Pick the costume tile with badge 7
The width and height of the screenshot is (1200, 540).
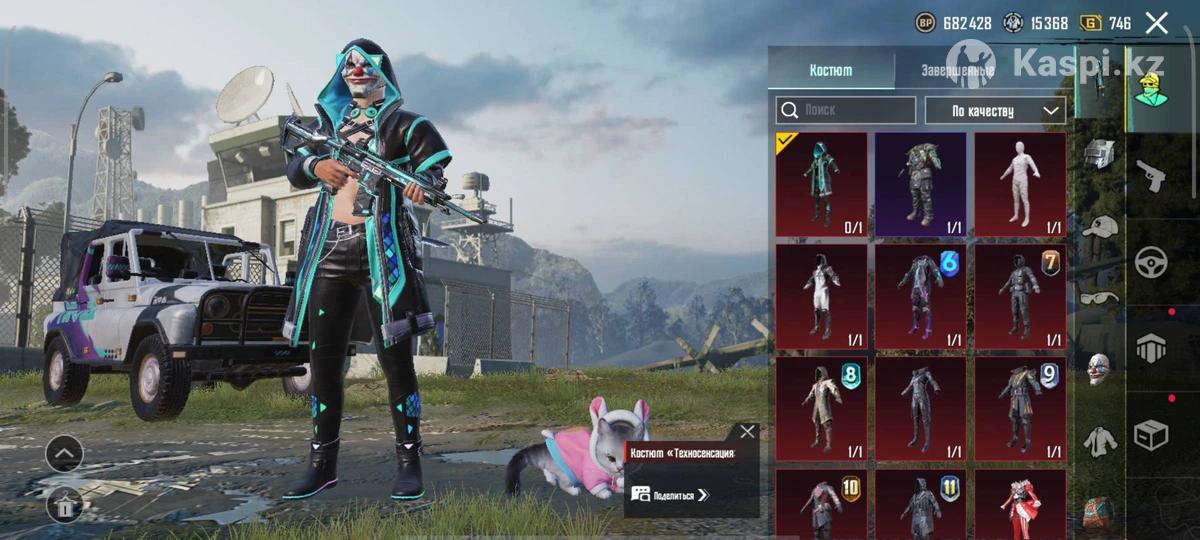(x=1020, y=297)
